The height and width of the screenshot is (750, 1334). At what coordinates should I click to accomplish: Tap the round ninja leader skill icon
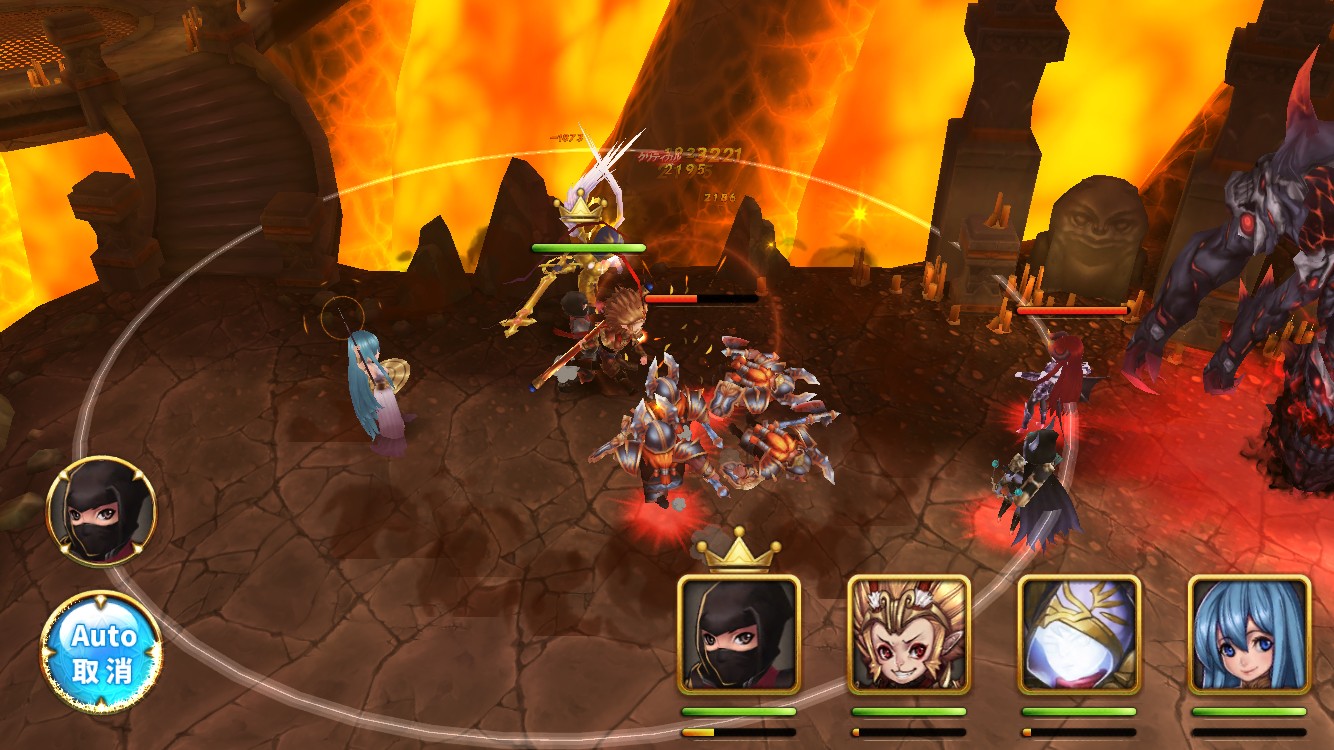click(101, 511)
